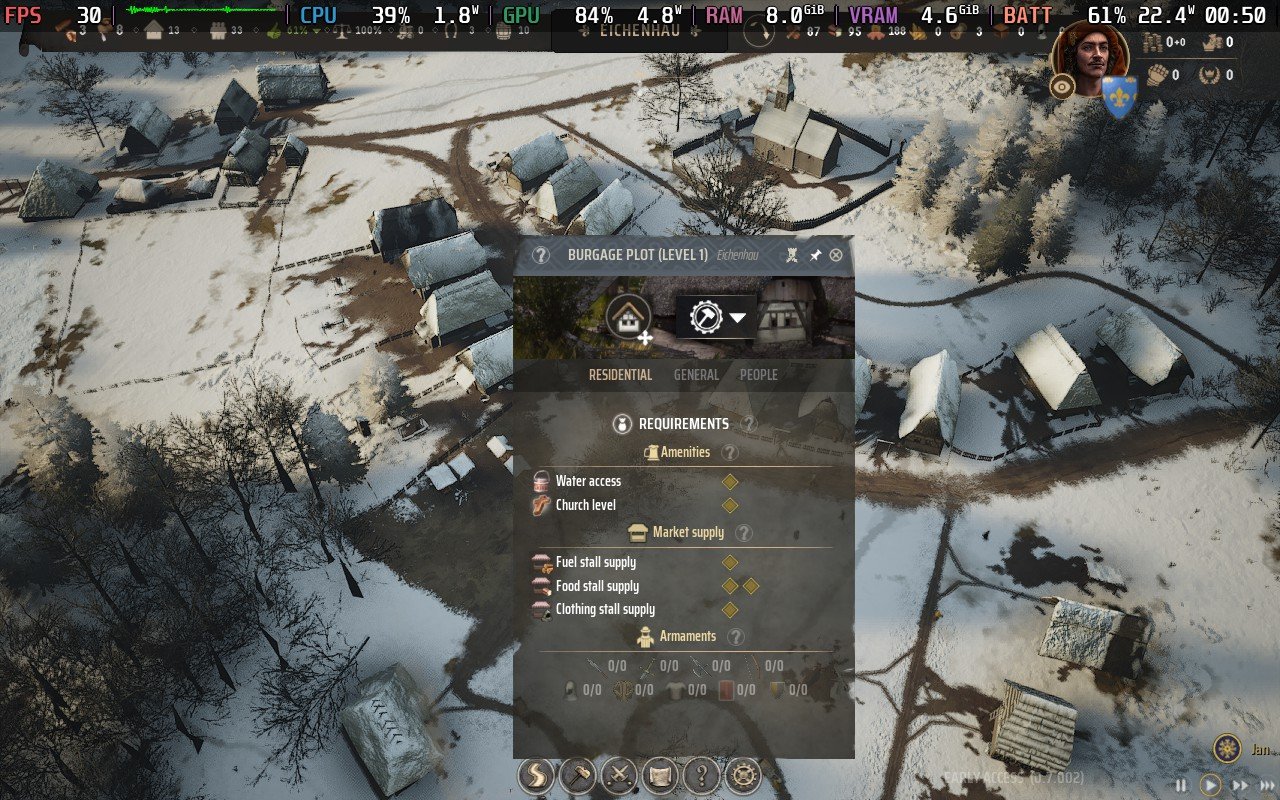Viewport: 1280px width, 800px height.
Task: Expand the house with plus icon
Action: pyautogui.click(x=629, y=319)
